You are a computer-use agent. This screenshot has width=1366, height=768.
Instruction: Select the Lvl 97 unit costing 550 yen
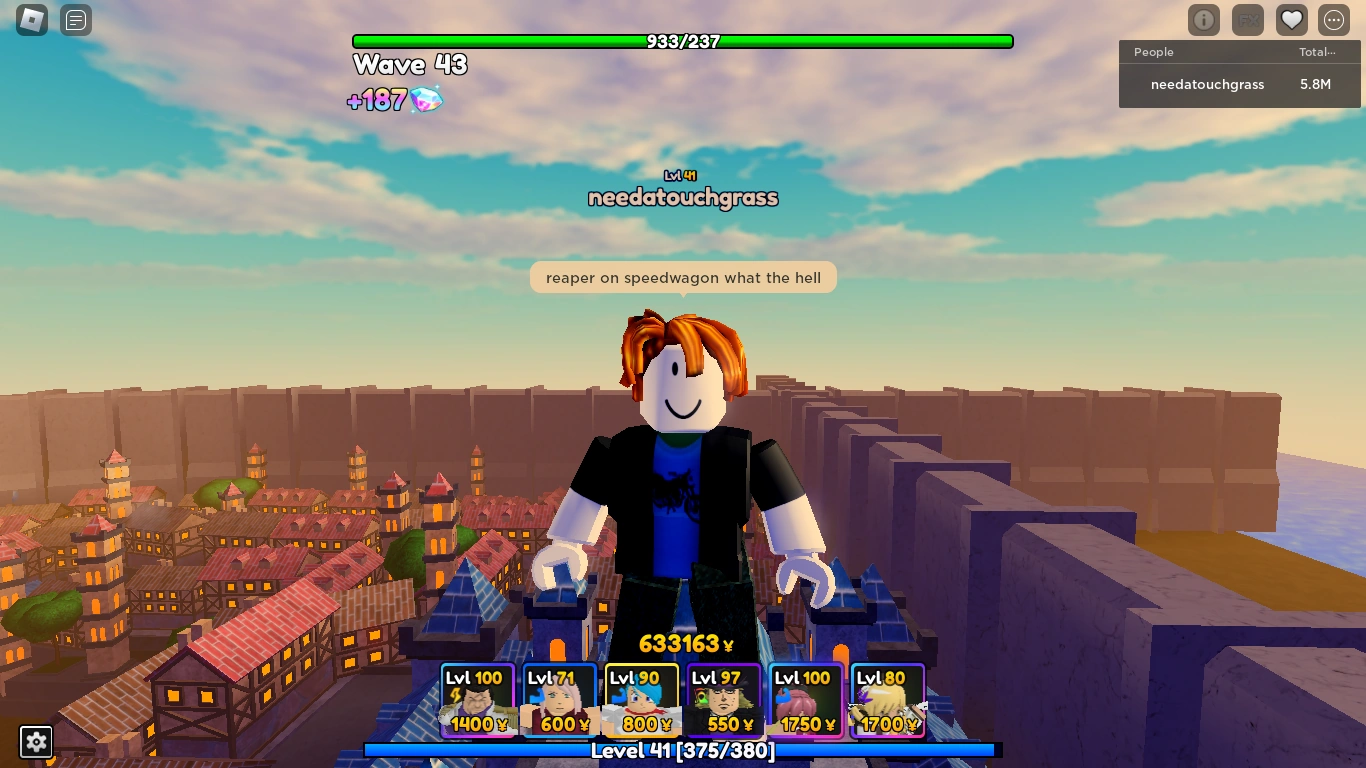click(x=724, y=698)
